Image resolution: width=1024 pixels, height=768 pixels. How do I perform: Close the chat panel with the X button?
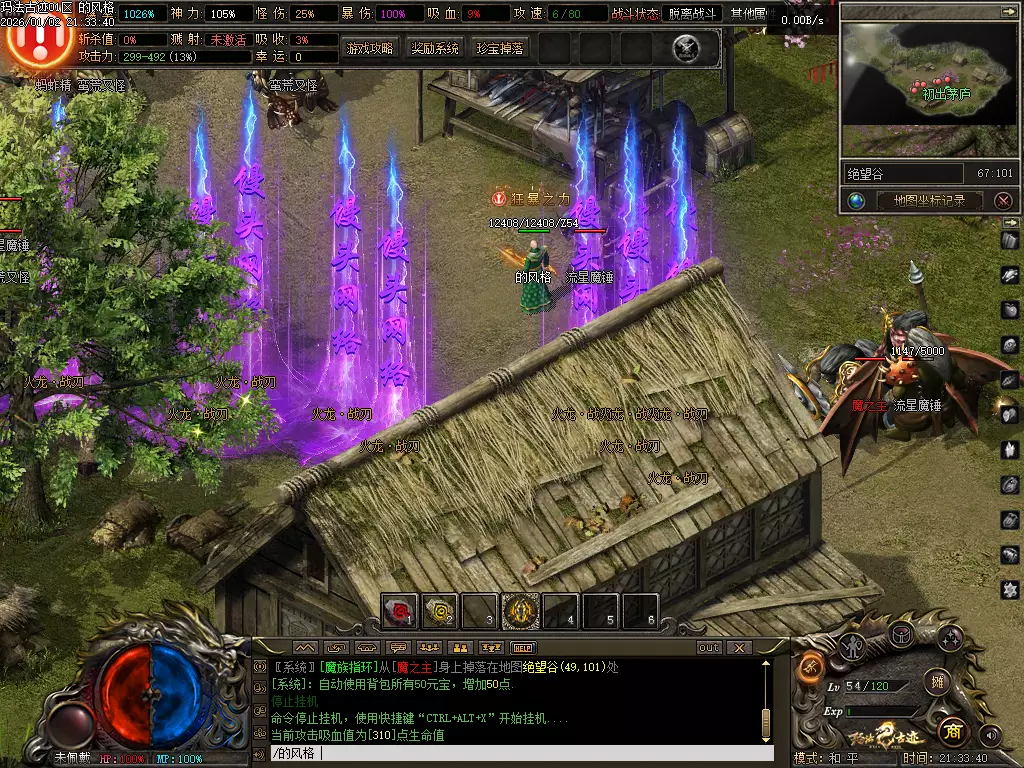[738, 648]
